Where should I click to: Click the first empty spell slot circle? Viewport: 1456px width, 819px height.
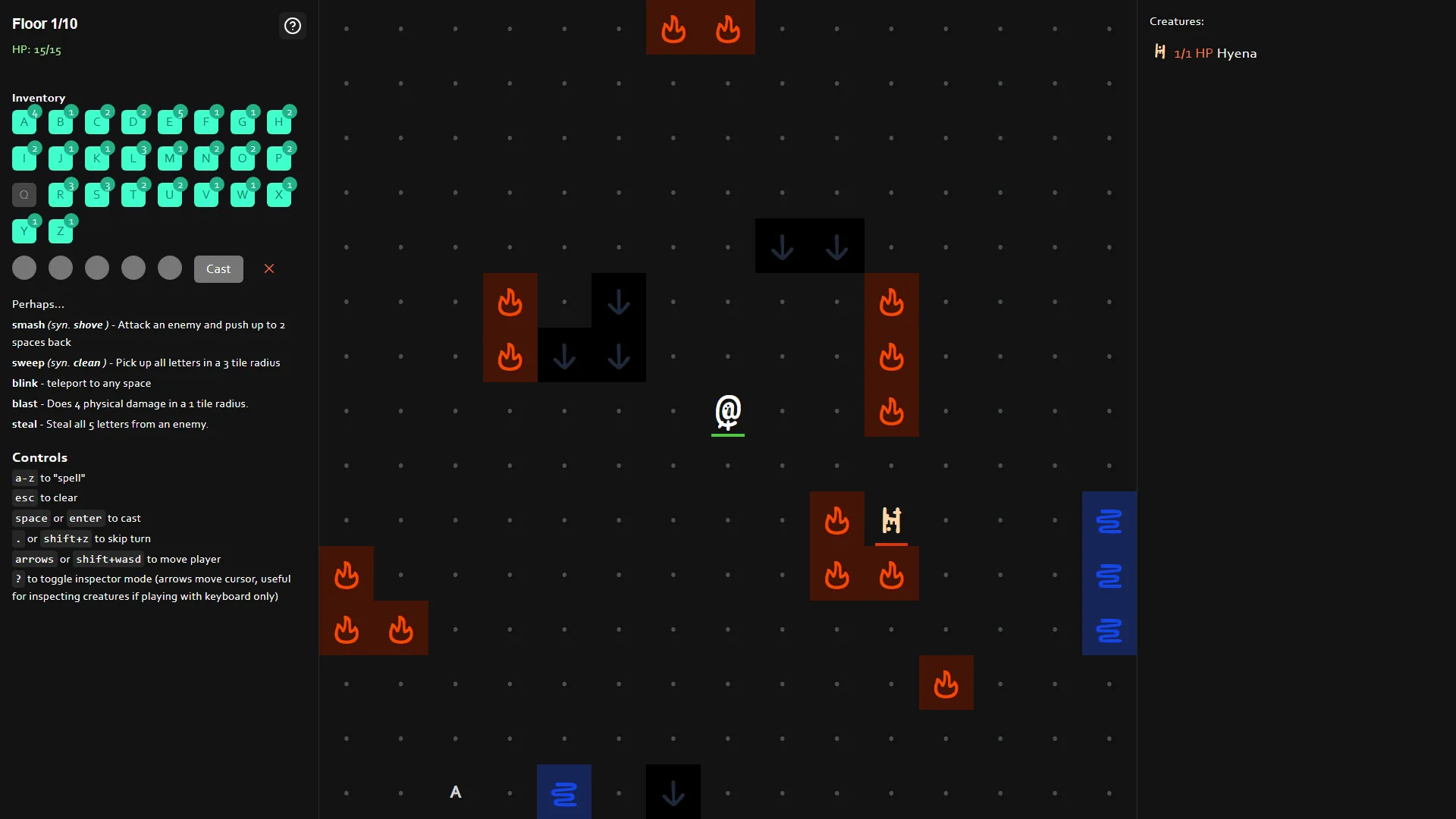coord(24,268)
